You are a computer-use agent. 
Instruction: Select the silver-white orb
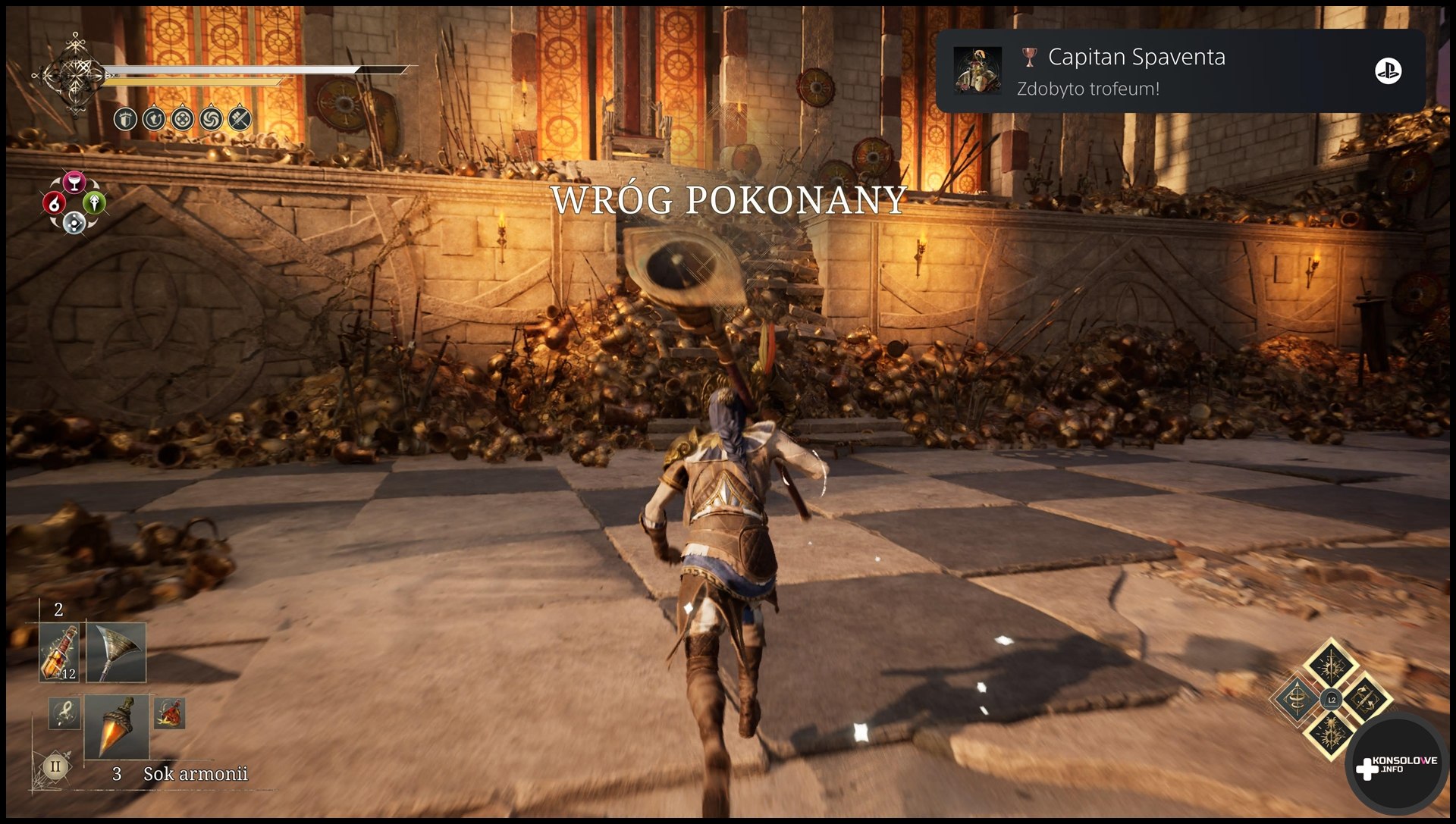click(74, 223)
